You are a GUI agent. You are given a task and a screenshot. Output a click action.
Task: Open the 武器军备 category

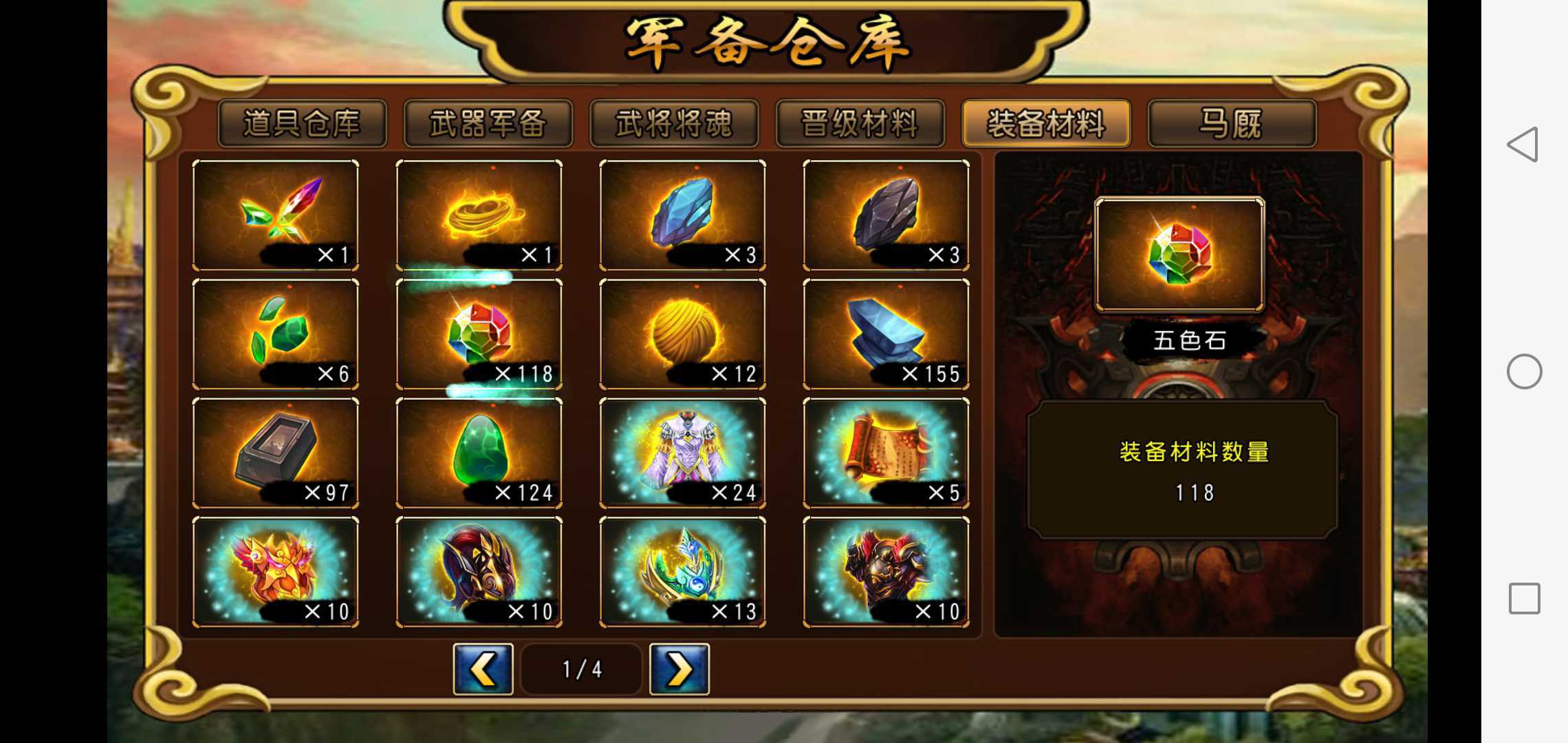click(x=489, y=124)
